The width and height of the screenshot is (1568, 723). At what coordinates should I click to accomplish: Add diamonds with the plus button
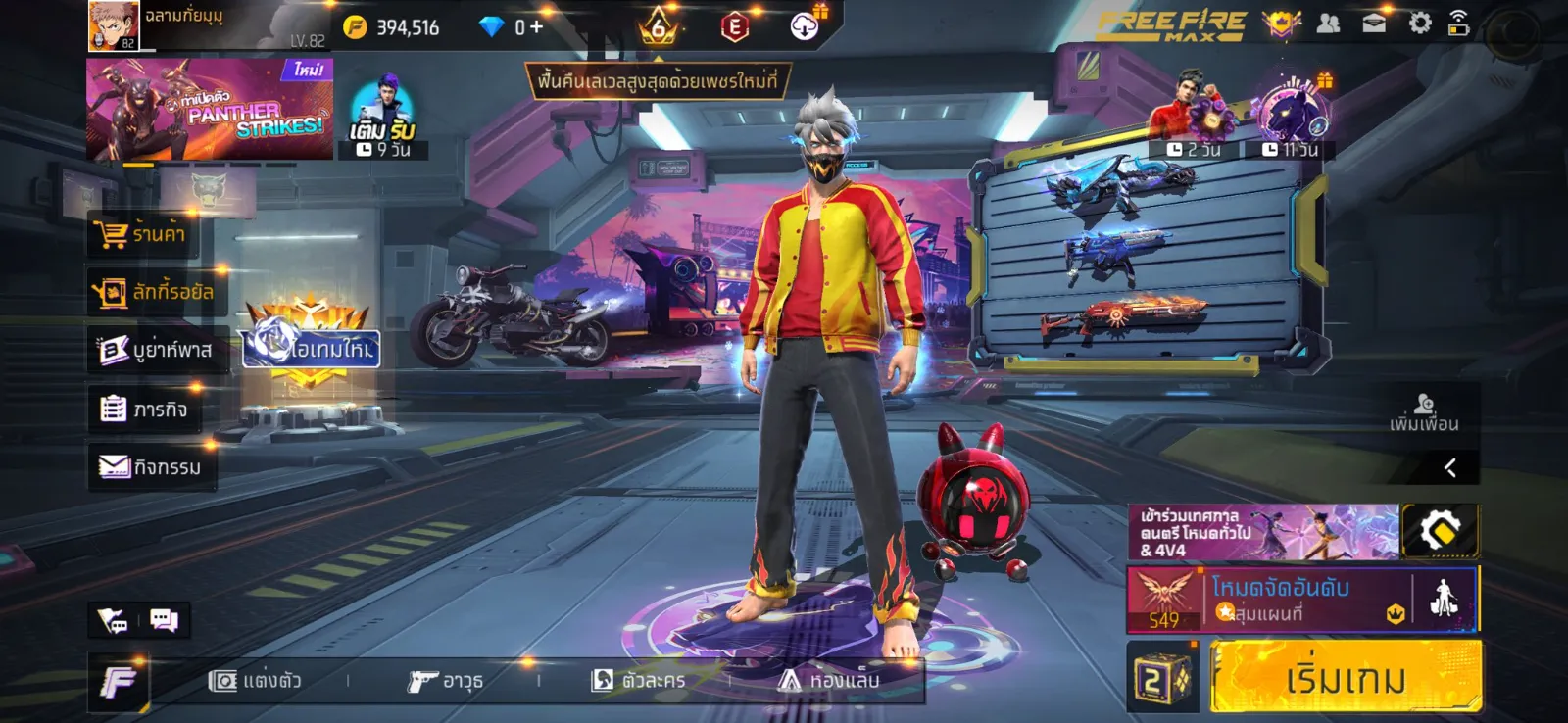click(536, 27)
